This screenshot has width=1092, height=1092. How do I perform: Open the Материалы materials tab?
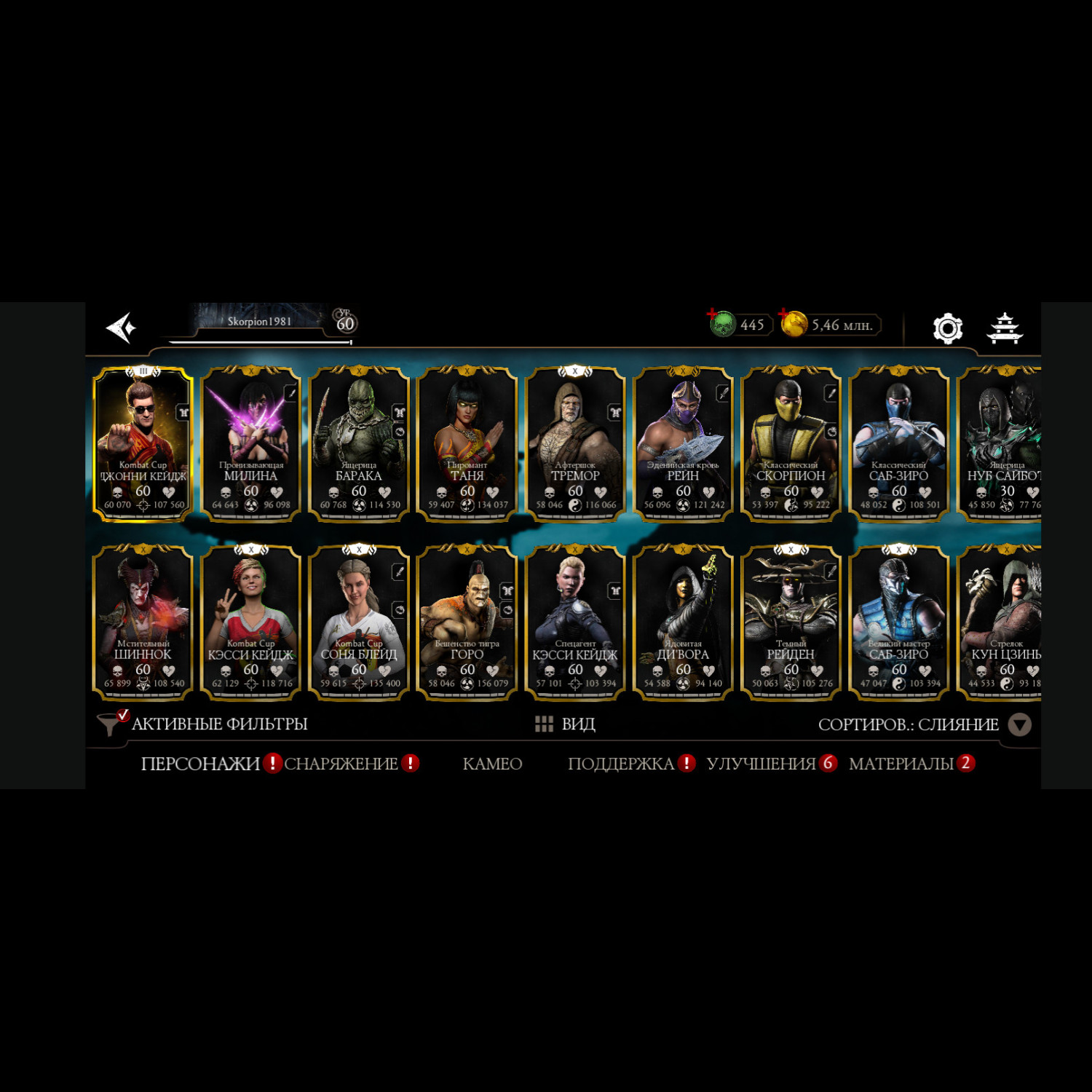[901, 764]
